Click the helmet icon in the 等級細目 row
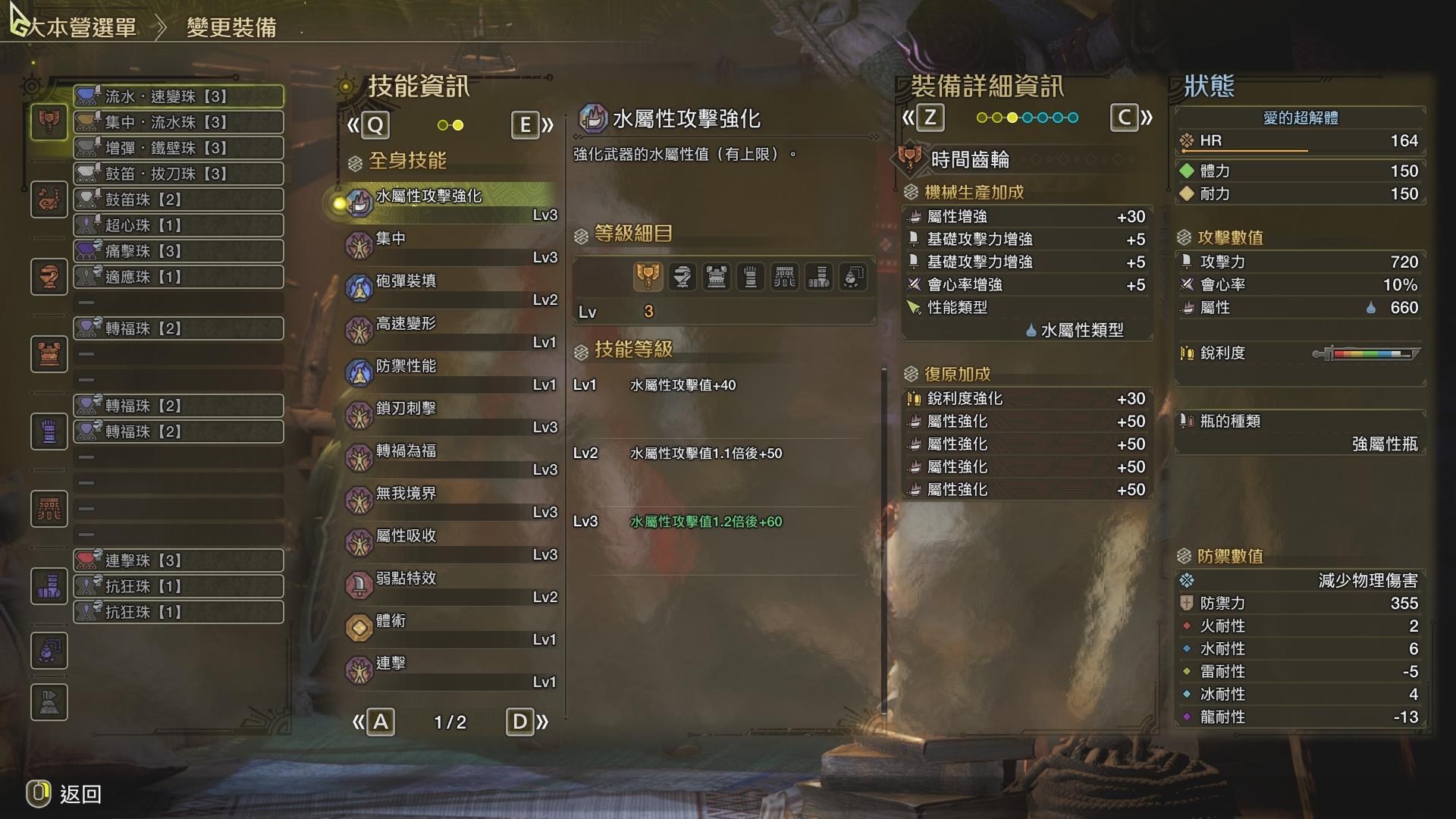This screenshot has height=819, width=1456. (x=682, y=277)
